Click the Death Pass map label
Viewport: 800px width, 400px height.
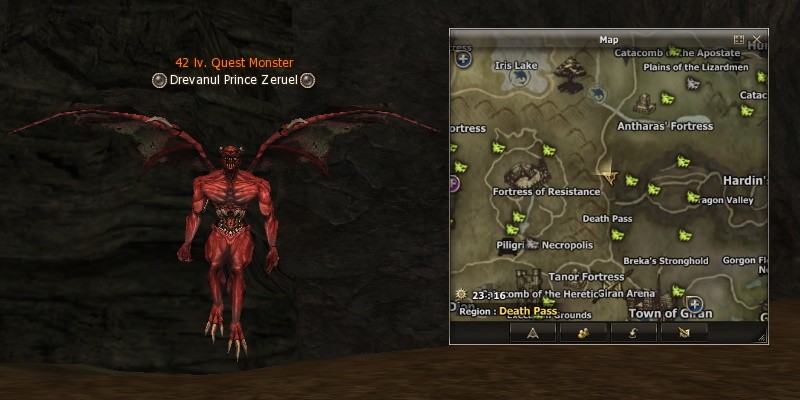(x=607, y=218)
